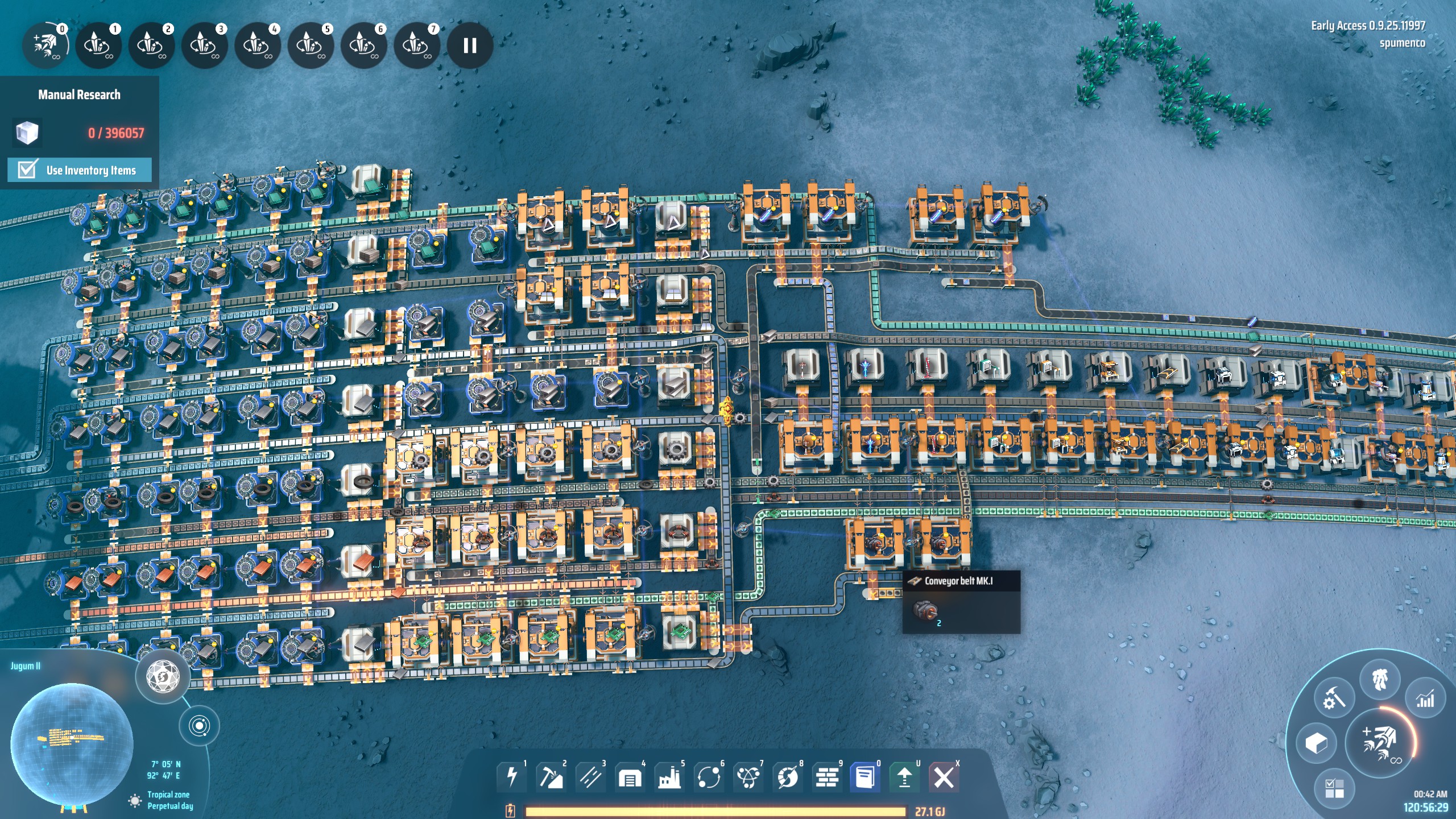Select research queue slot numbered 3
This screenshot has height=819, width=1456.
204,45
